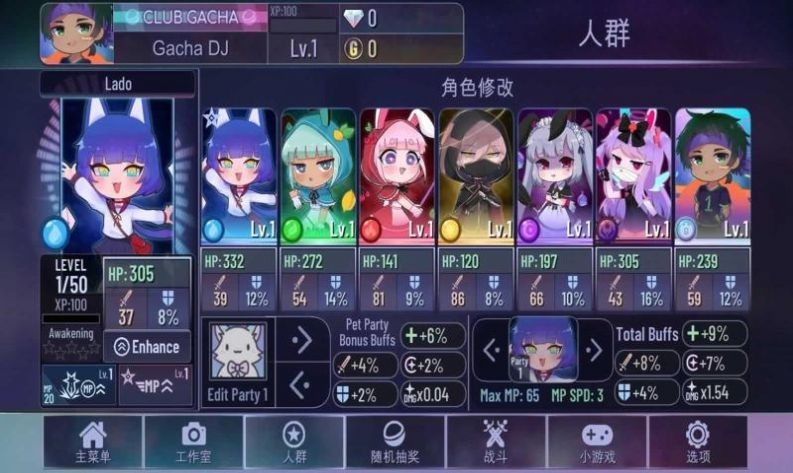
Task: Click the Gacha DJ player avatar
Action: point(76,33)
